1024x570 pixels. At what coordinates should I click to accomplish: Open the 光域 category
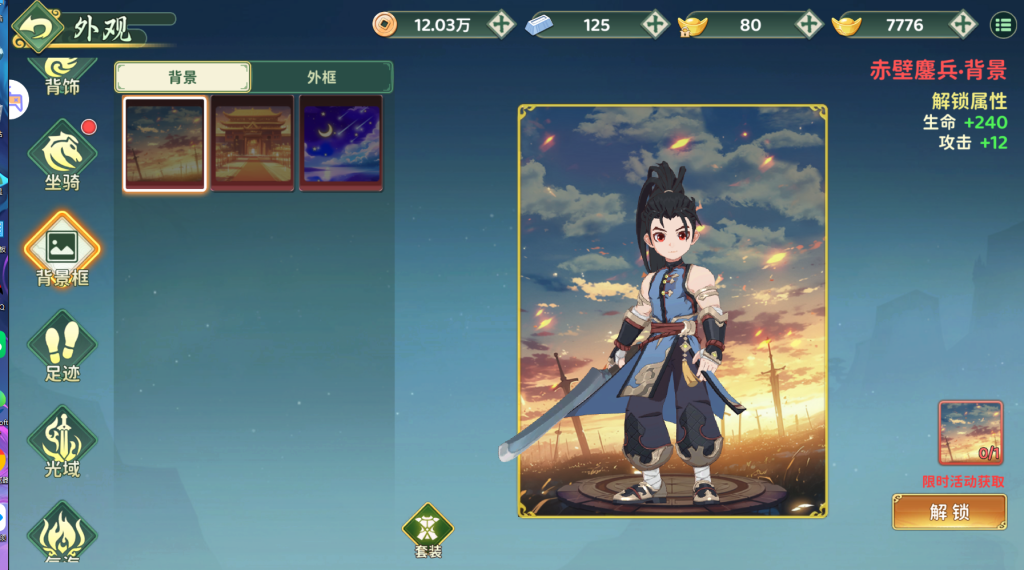point(62,442)
